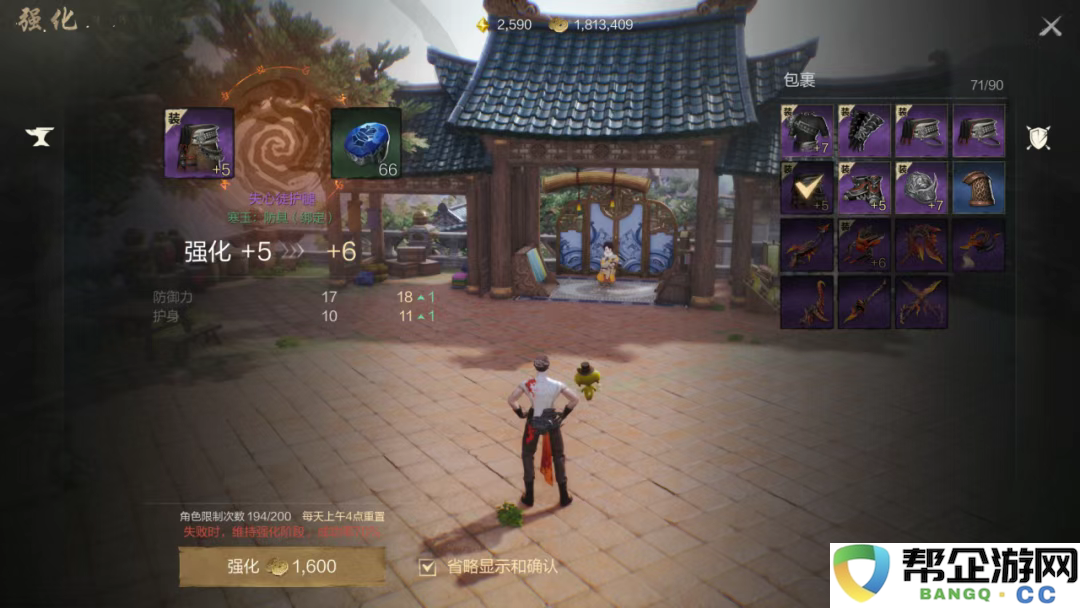Choose the spiked black gloves in the bag

(x=864, y=130)
